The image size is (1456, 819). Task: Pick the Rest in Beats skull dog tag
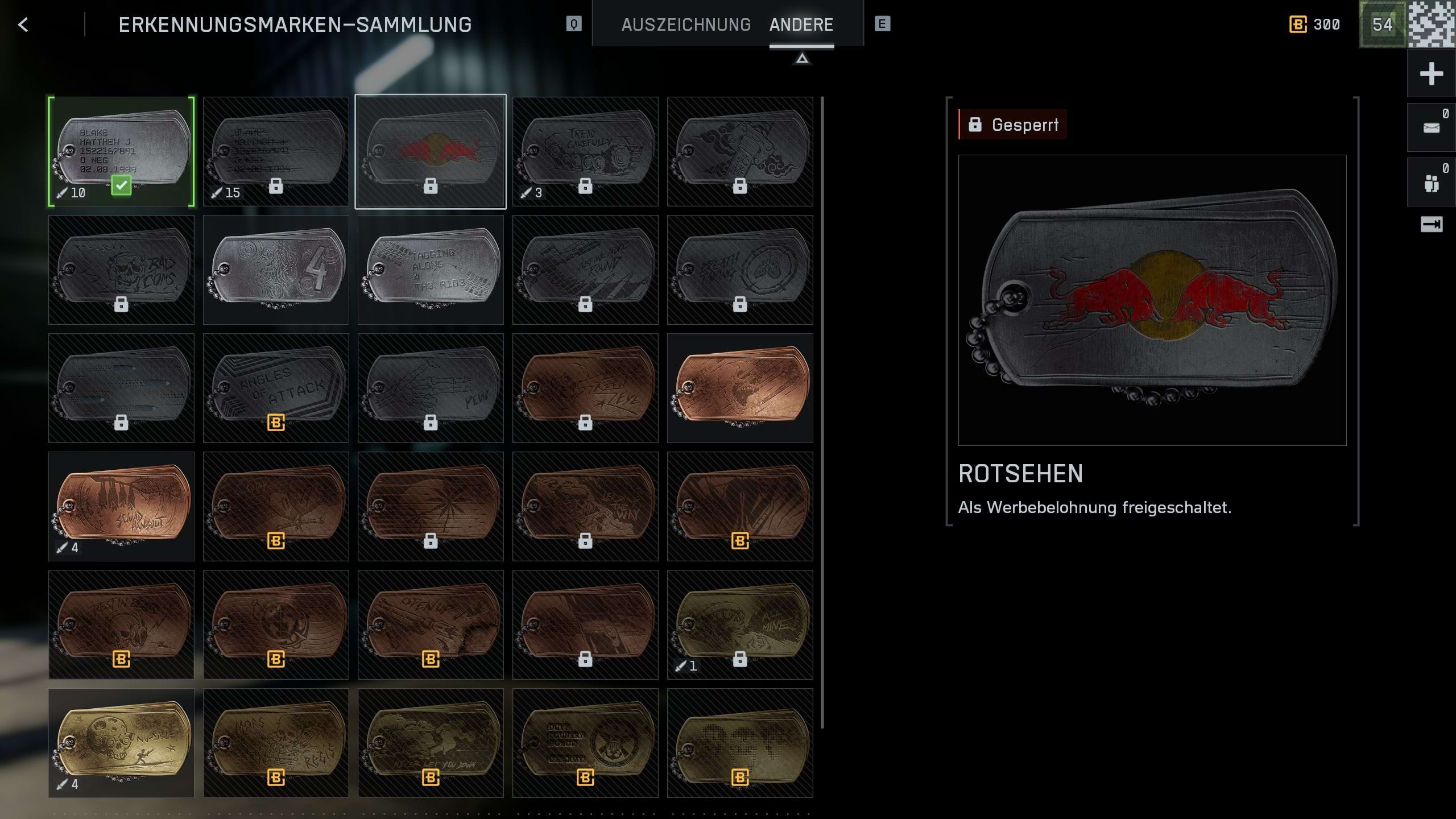pyautogui.click(x=121, y=624)
